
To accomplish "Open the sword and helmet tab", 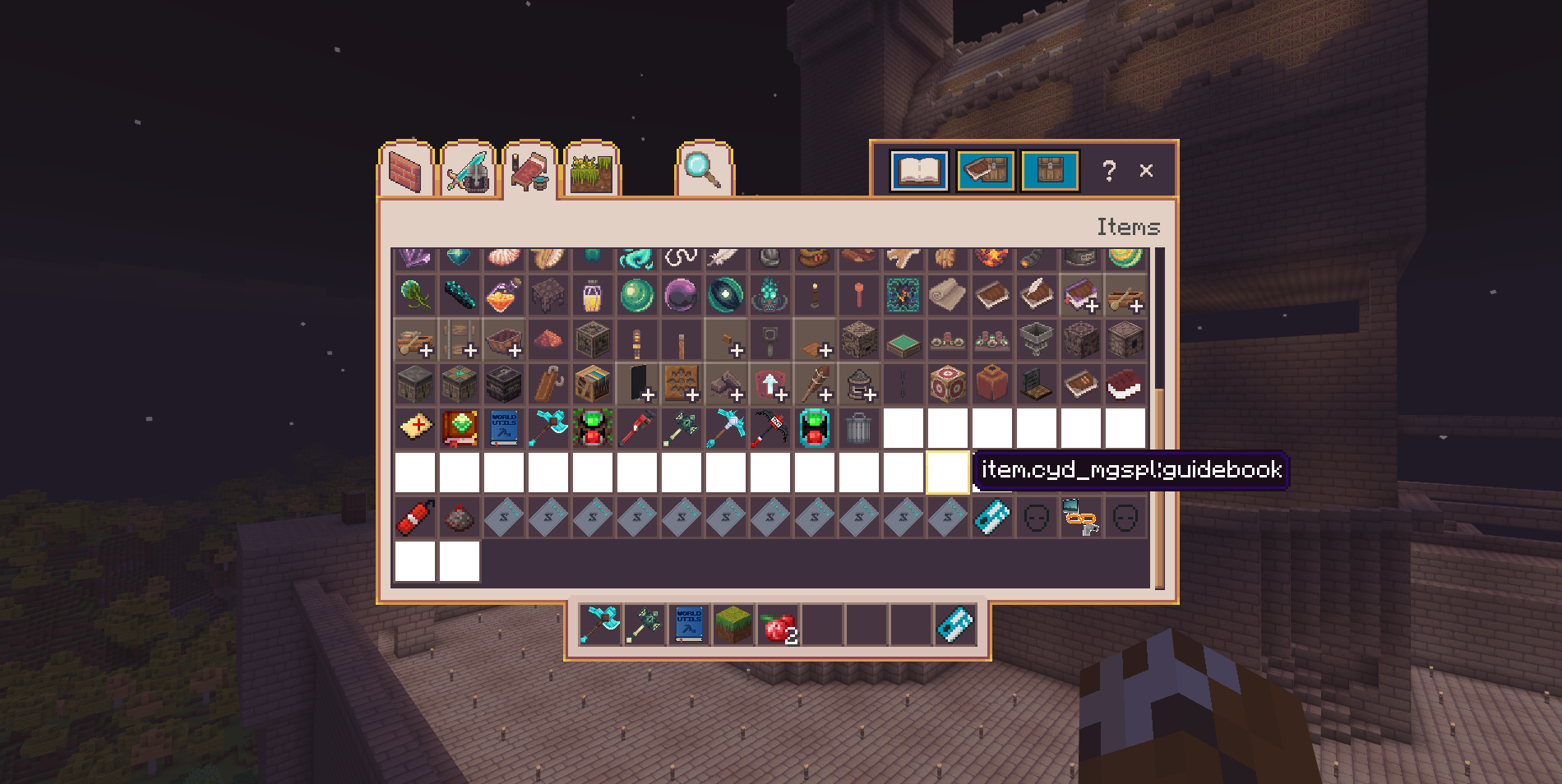I will tap(468, 171).
